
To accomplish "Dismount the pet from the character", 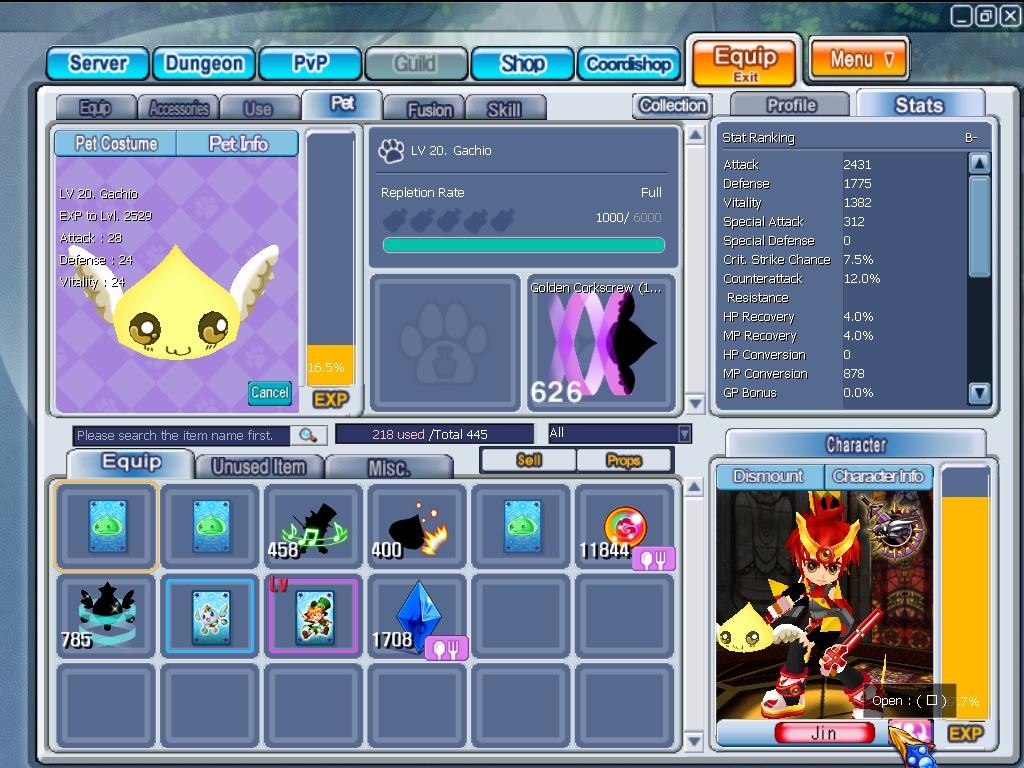I will coord(769,476).
